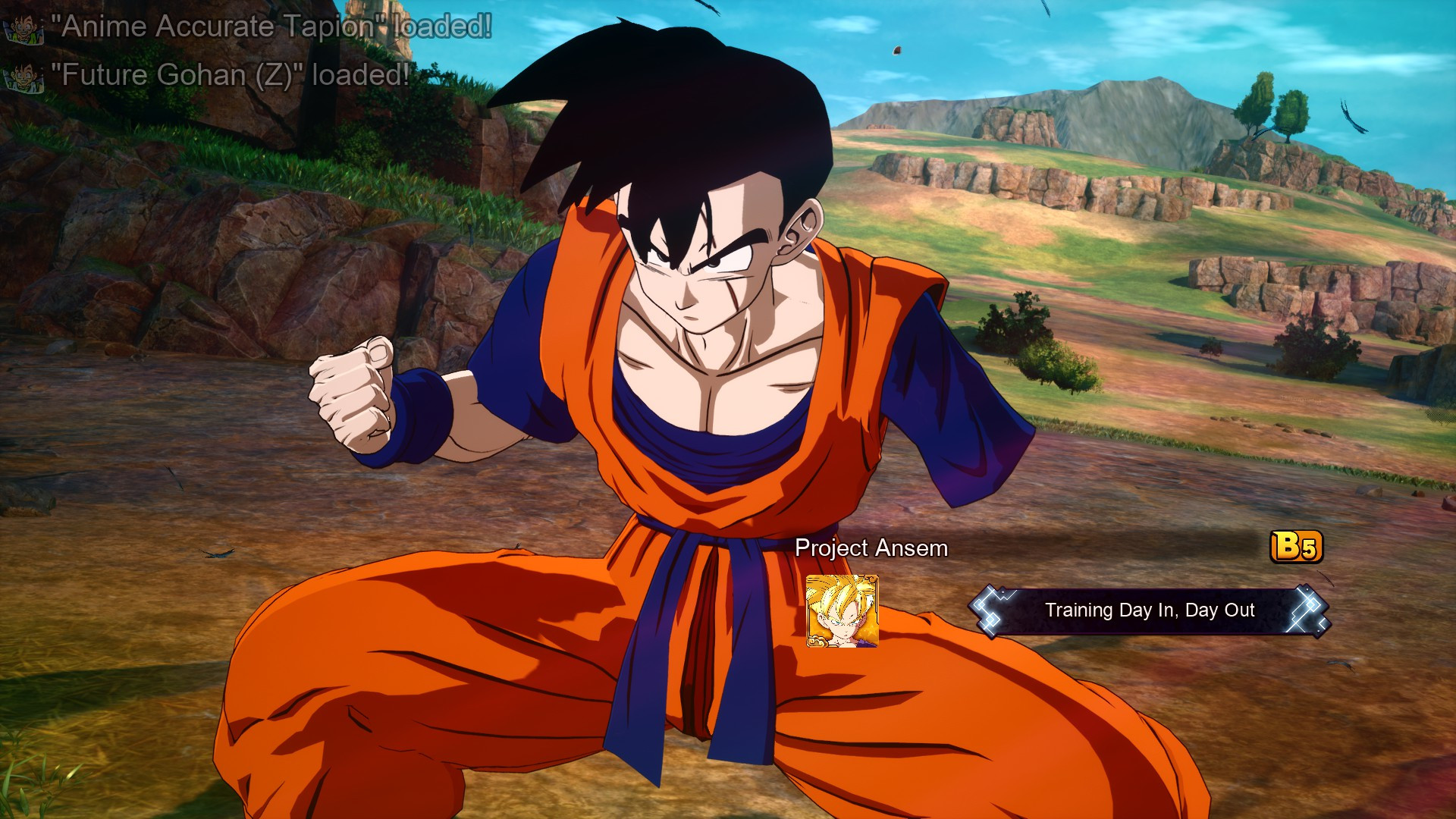Click the B5 rank badge
Screen dimensions: 1456x819
point(1296,547)
